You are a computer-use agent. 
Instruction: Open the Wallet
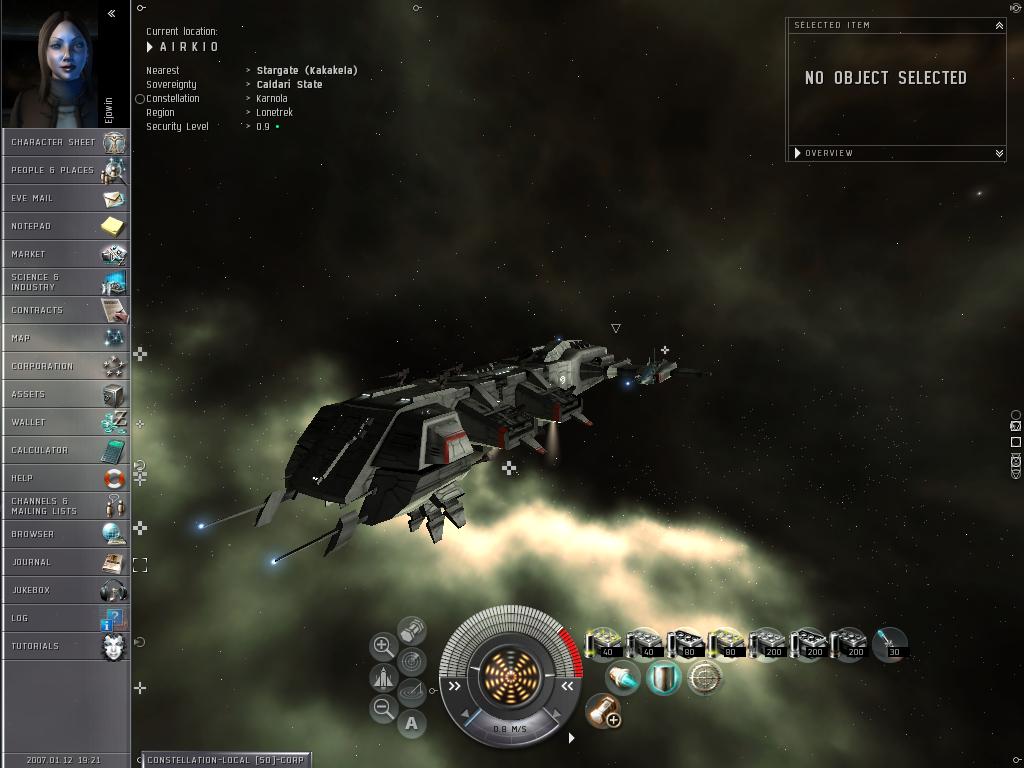tap(65, 422)
